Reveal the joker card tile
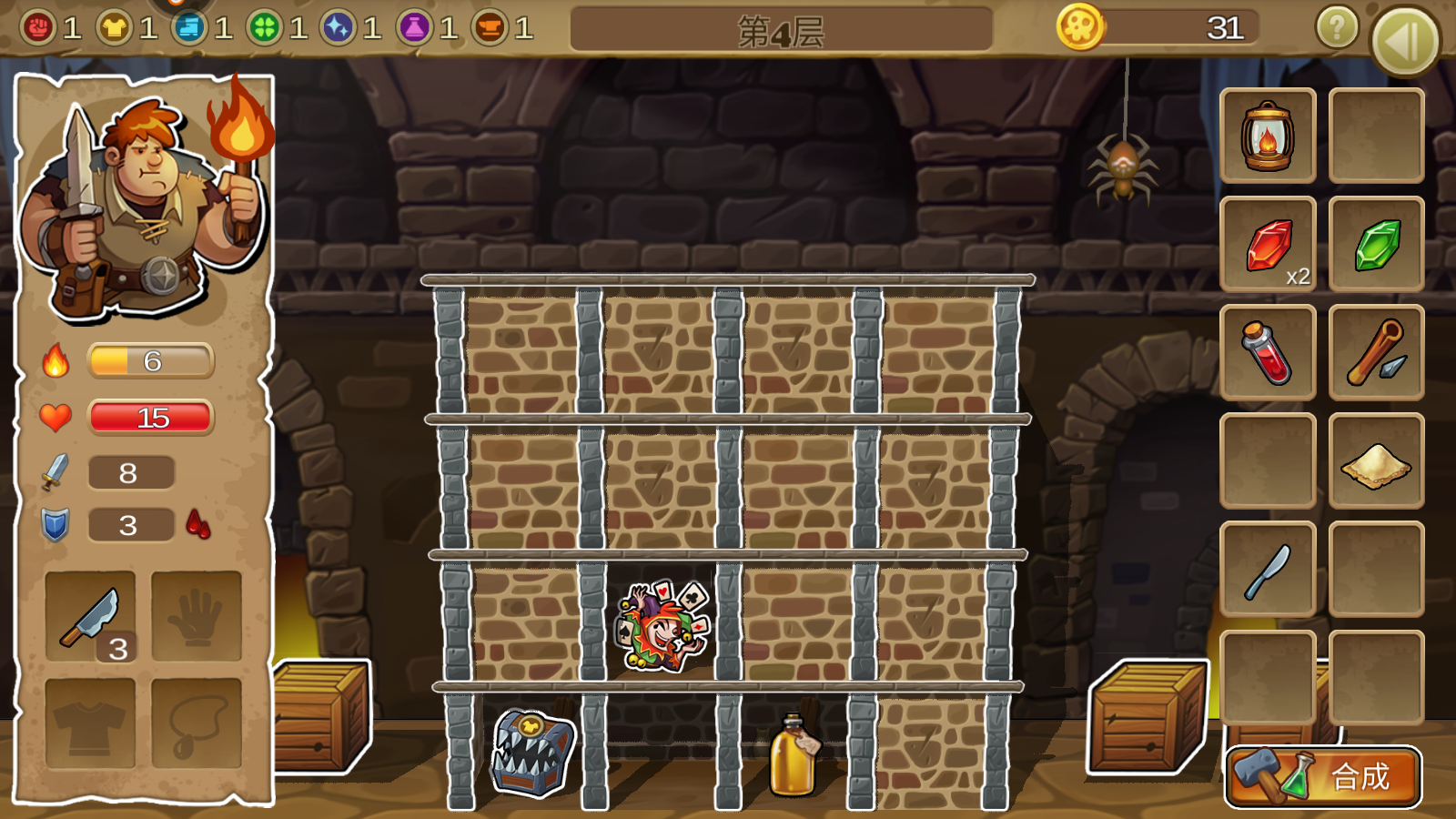Viewport: 1456px width, 819px height. [662, 626]
